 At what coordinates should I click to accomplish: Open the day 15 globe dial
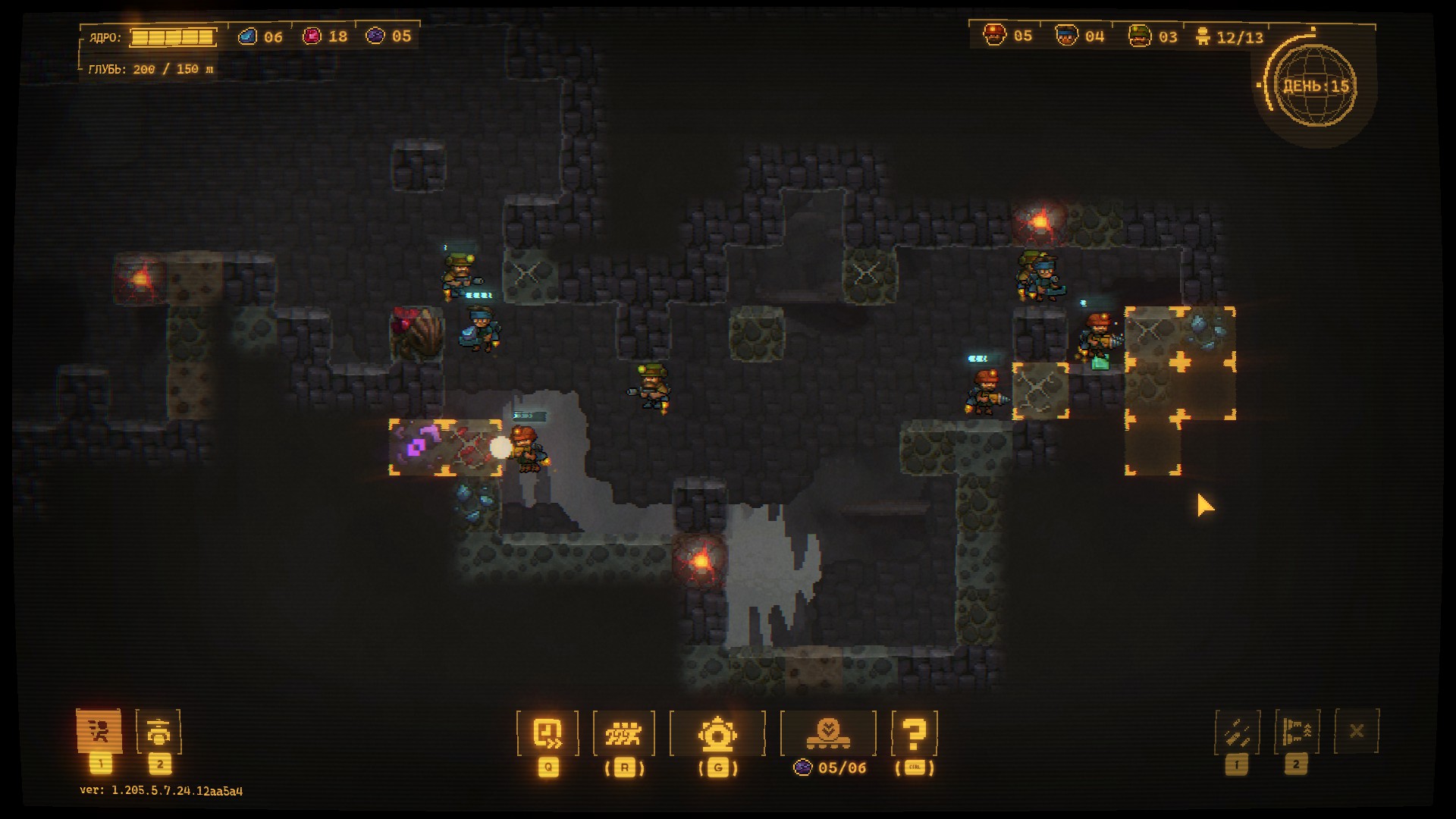(x=1315, y=86)
